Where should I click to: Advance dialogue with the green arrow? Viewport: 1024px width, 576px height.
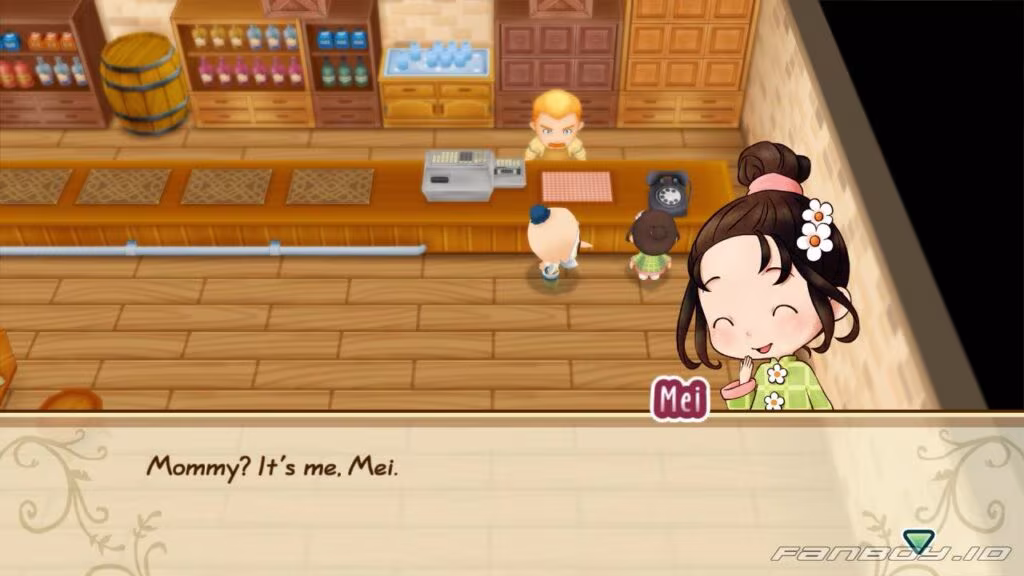(x=915, y=542)
